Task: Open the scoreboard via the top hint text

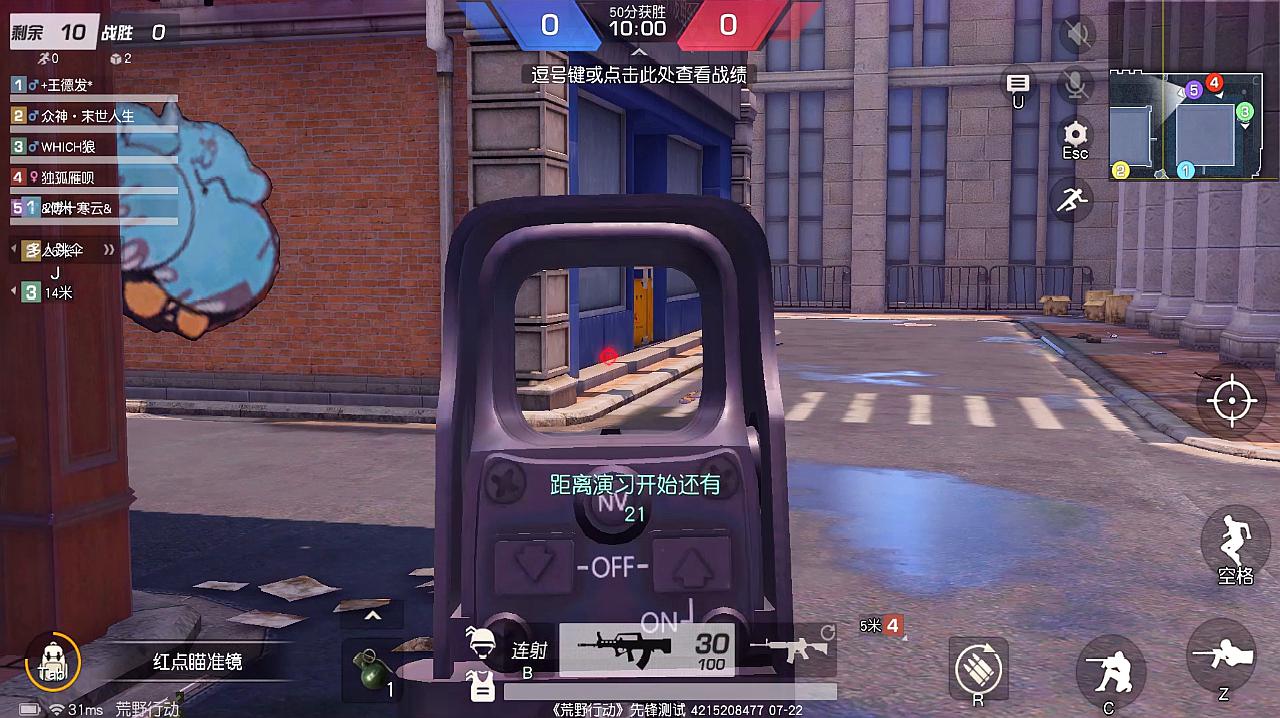Action: [x=639, y=75]
